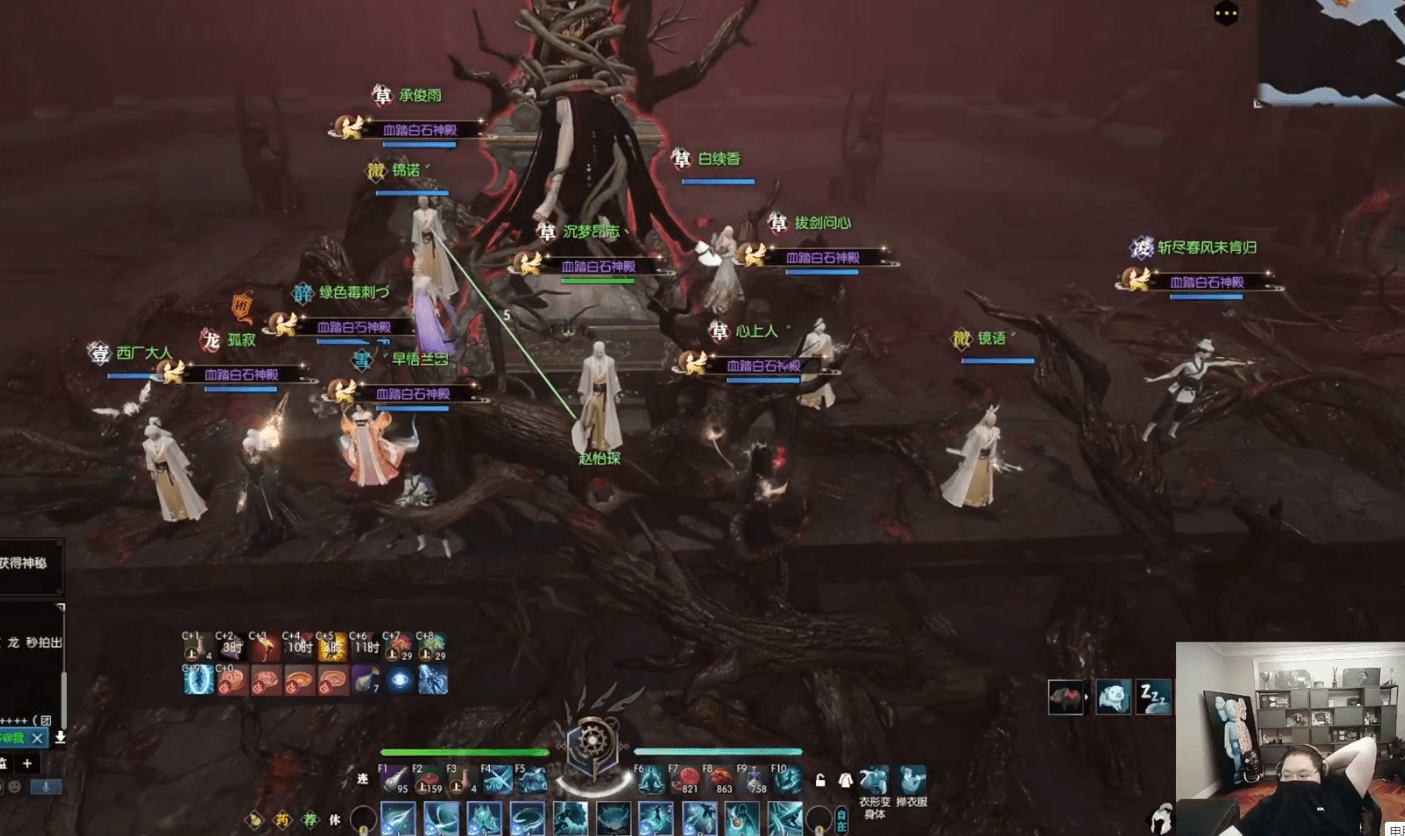Activate the glowing blue eye skill
The image size is (1405, 836).
(401, 680)
